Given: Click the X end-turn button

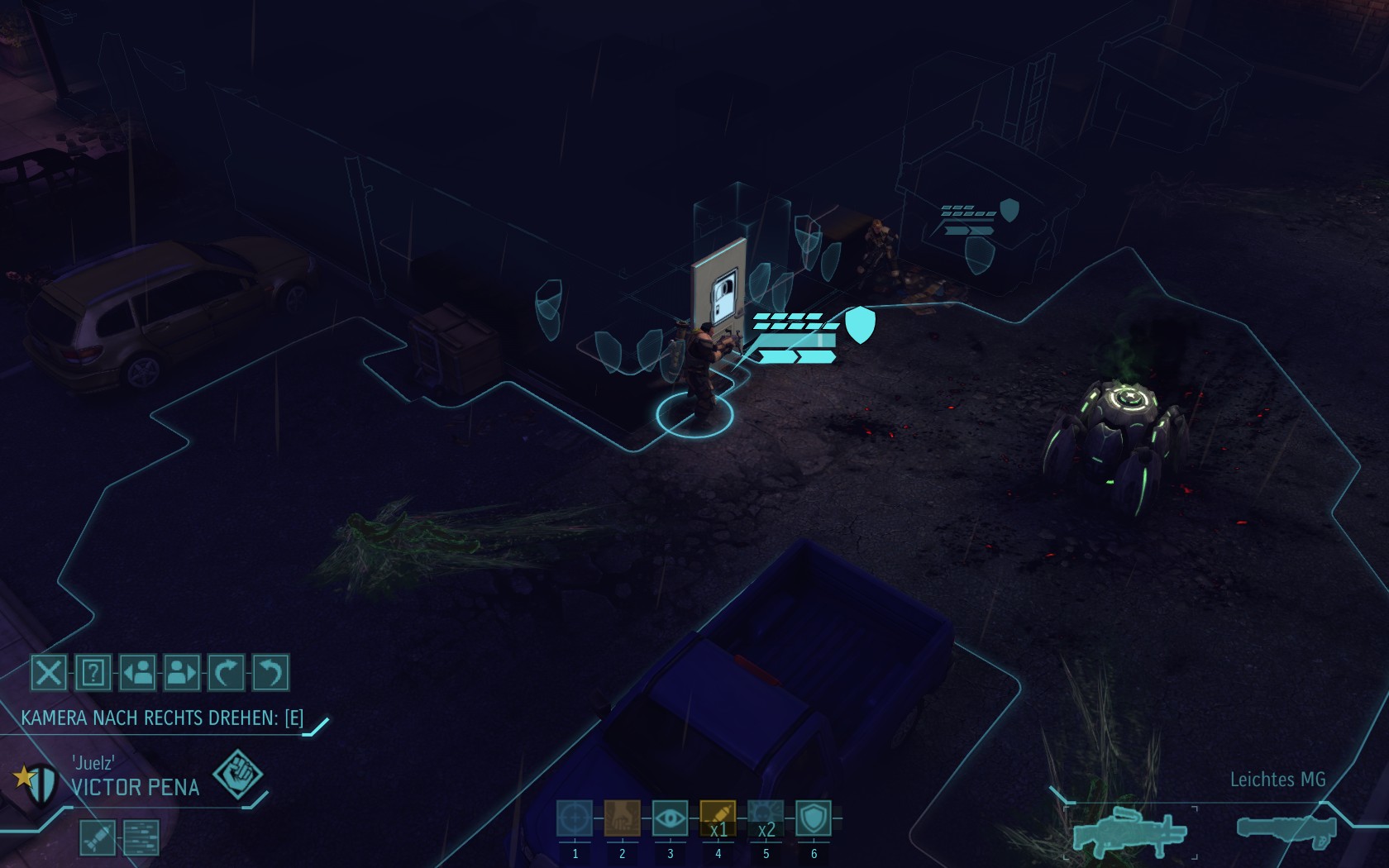Looking at the screenshot, I should (49, 673).
